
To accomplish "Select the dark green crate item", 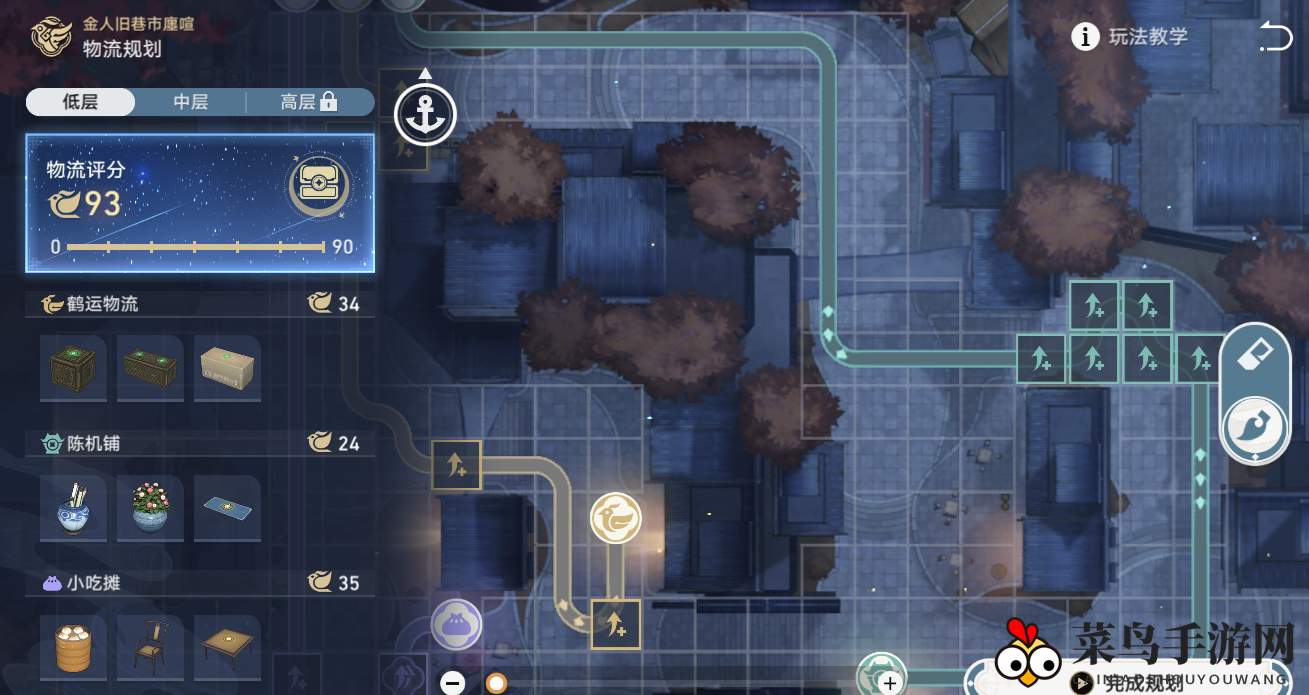I will (73, 368).
